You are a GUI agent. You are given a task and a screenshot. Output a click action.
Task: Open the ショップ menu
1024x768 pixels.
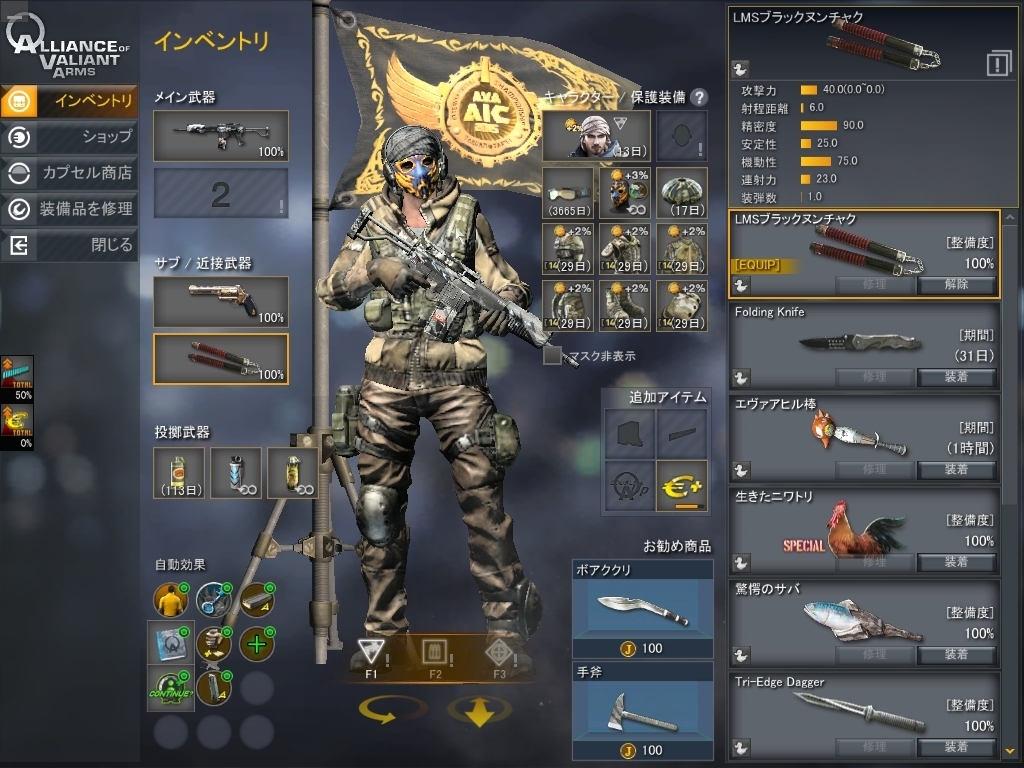[70, 136]
